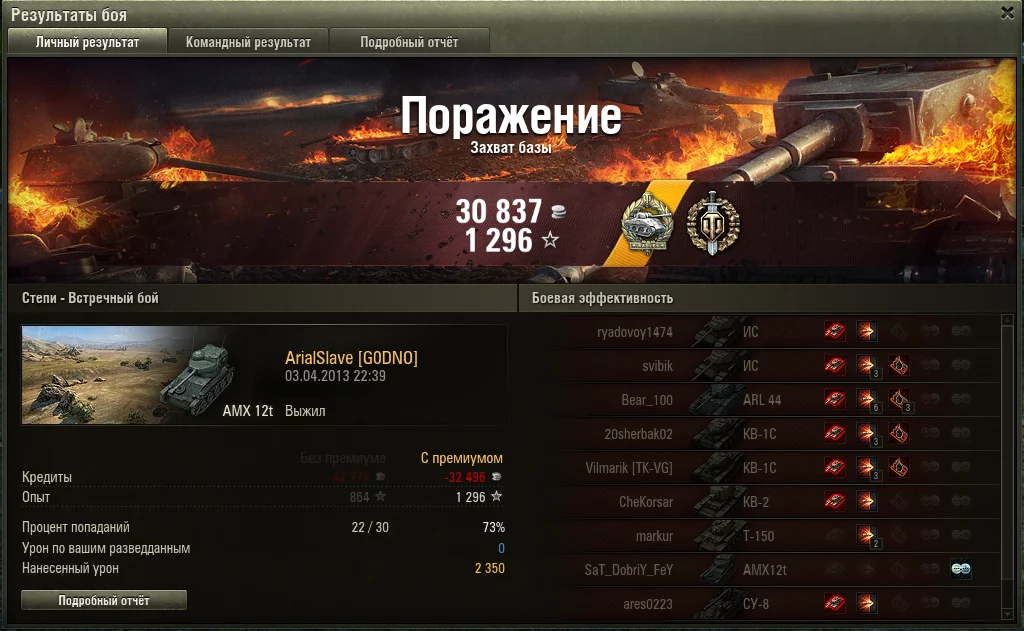Image resolution: width=1024 pixels, height=631 pixels.
Task: Click the Подробный отчёт button below stats
Action: 104,600
